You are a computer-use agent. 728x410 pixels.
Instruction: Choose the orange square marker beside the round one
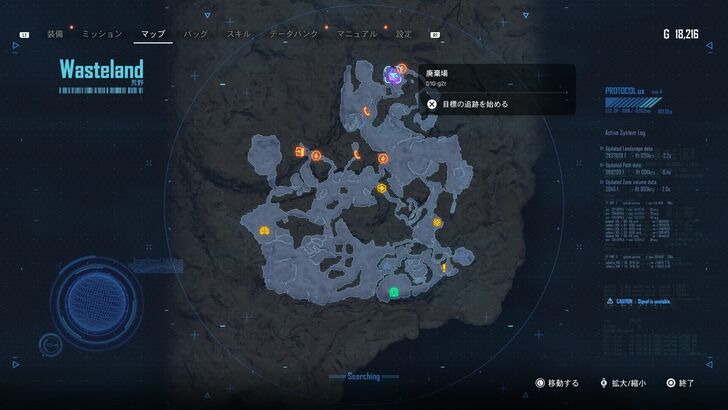pyautogui.click(x=300, y=151)
